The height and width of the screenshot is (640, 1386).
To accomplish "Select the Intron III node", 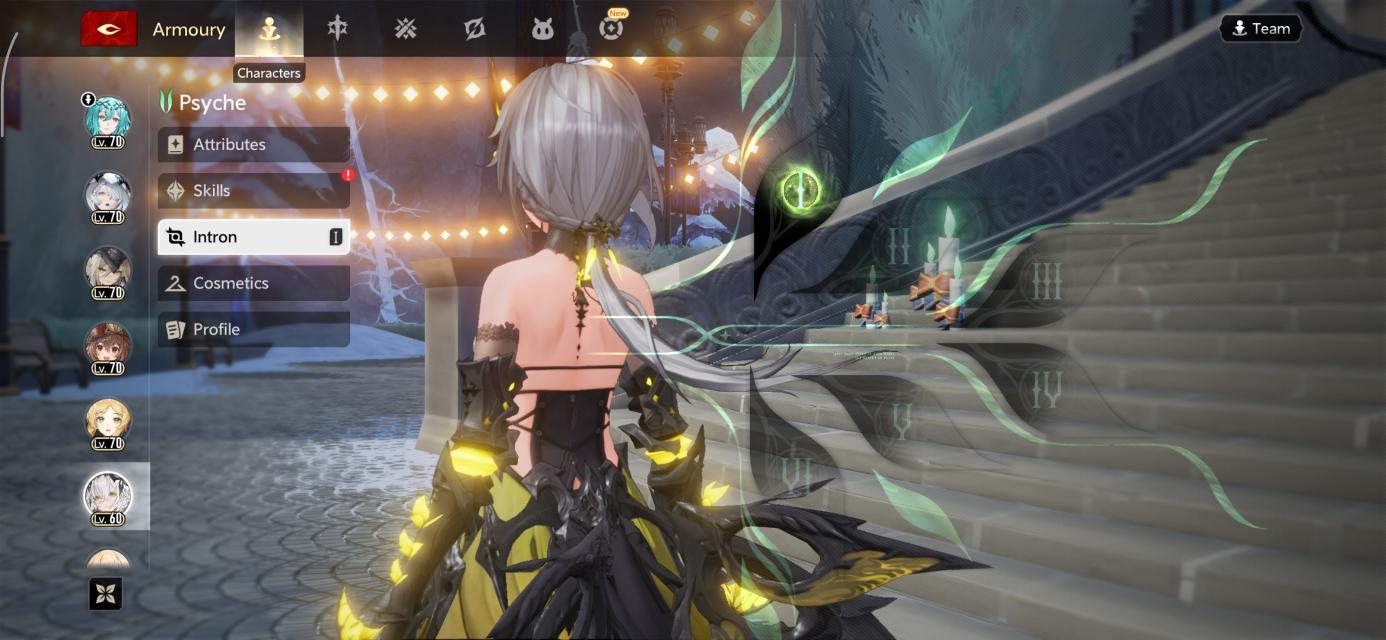I will click(1045, 283).
